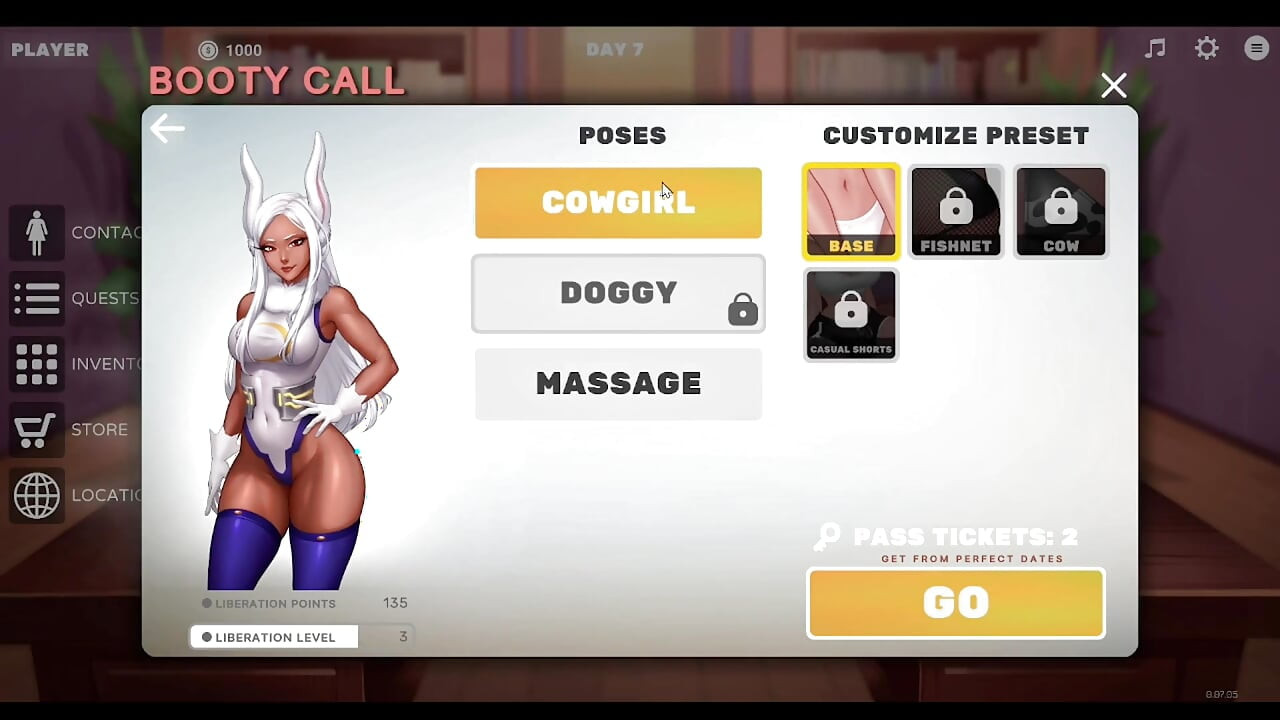Select the locked Cow preset

click(1061, 211)
